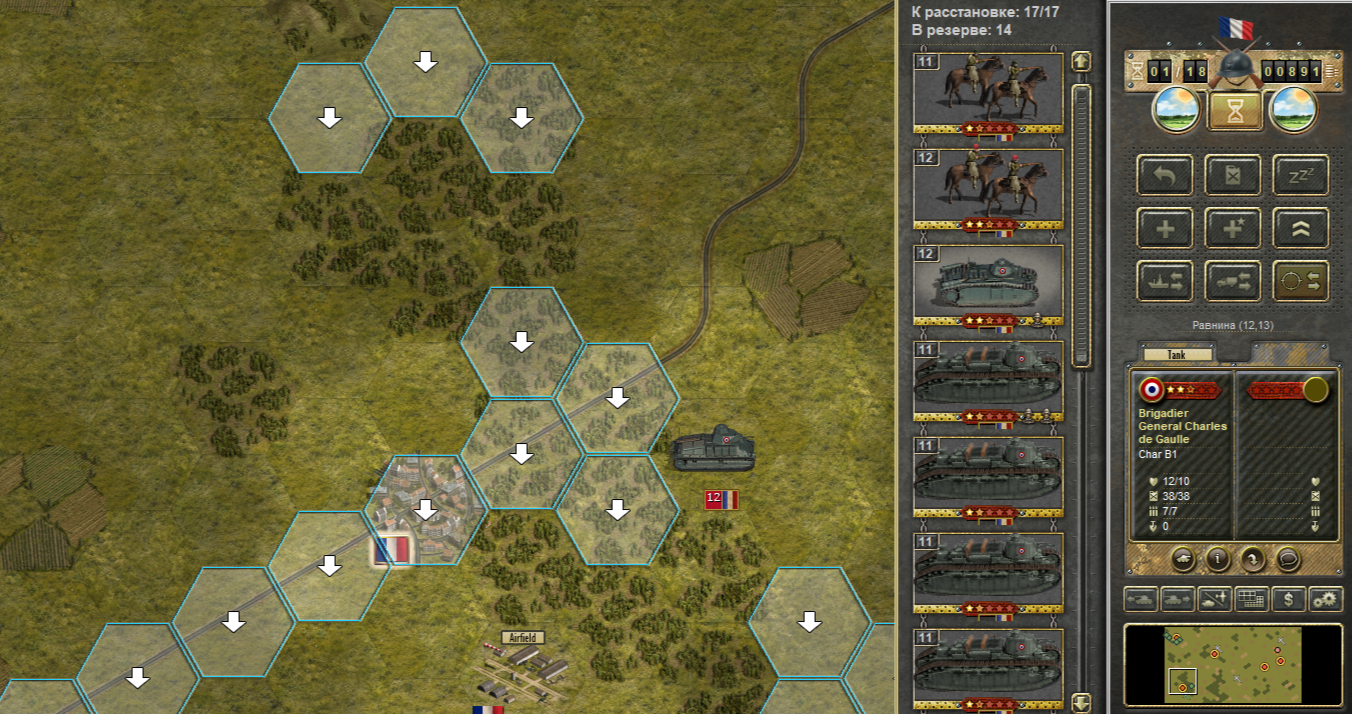Click the ship embark button
Screen dimensions: 1352x714
[1165, 281]
